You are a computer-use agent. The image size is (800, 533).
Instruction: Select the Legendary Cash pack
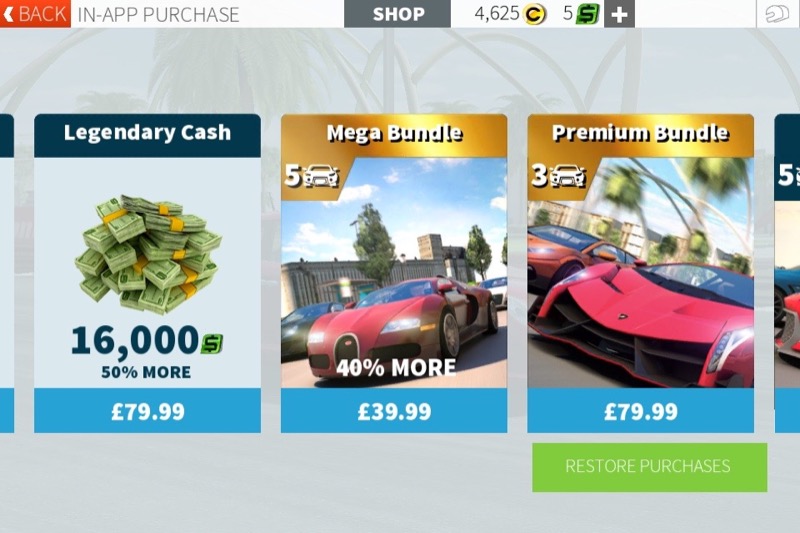tap(147, 260)
